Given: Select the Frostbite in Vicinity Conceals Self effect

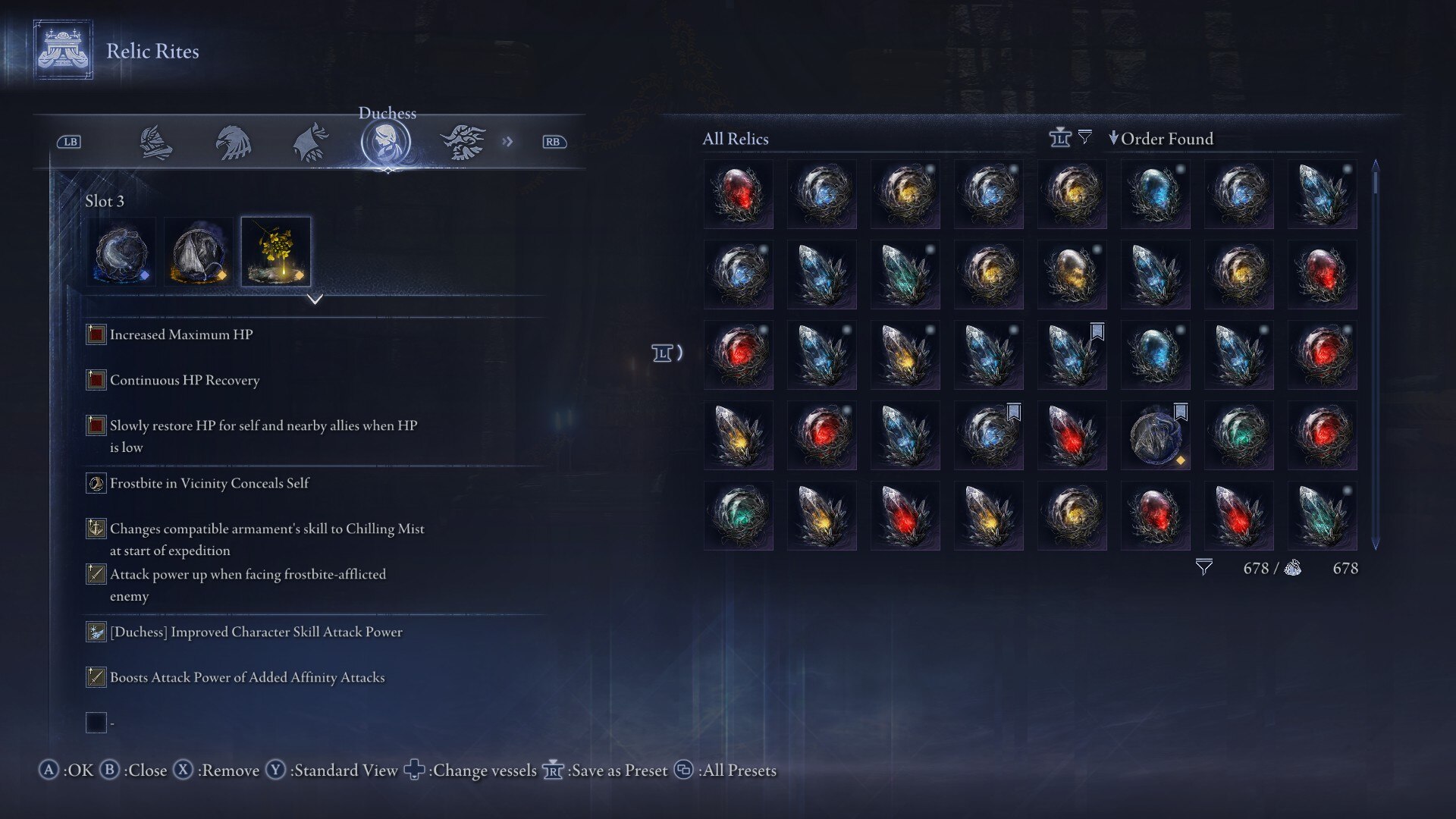Looking at the screenshot, I should pyautogui.click(x=209, y=483).
